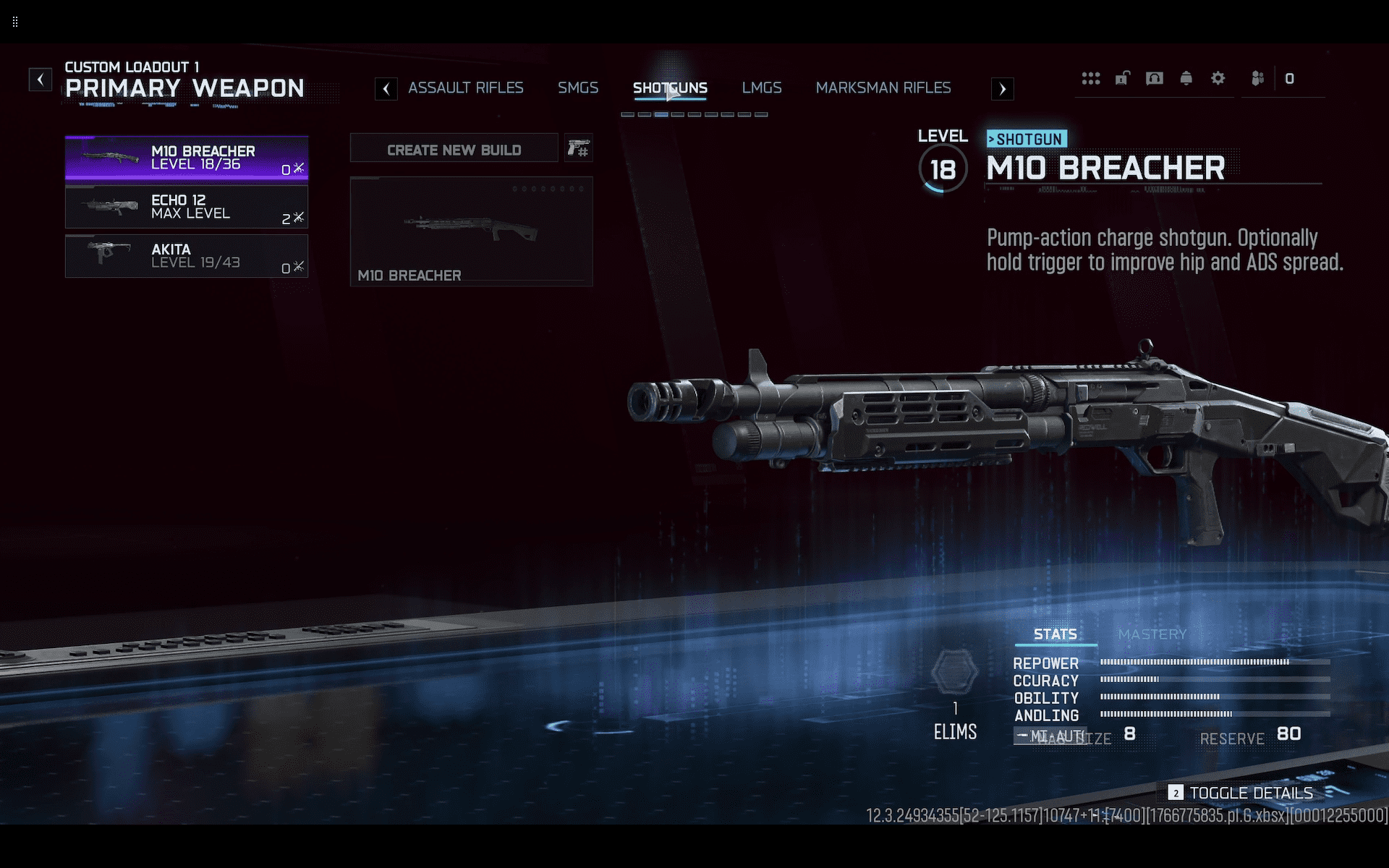Open the grid menu icon

(x=1090, y=78)
